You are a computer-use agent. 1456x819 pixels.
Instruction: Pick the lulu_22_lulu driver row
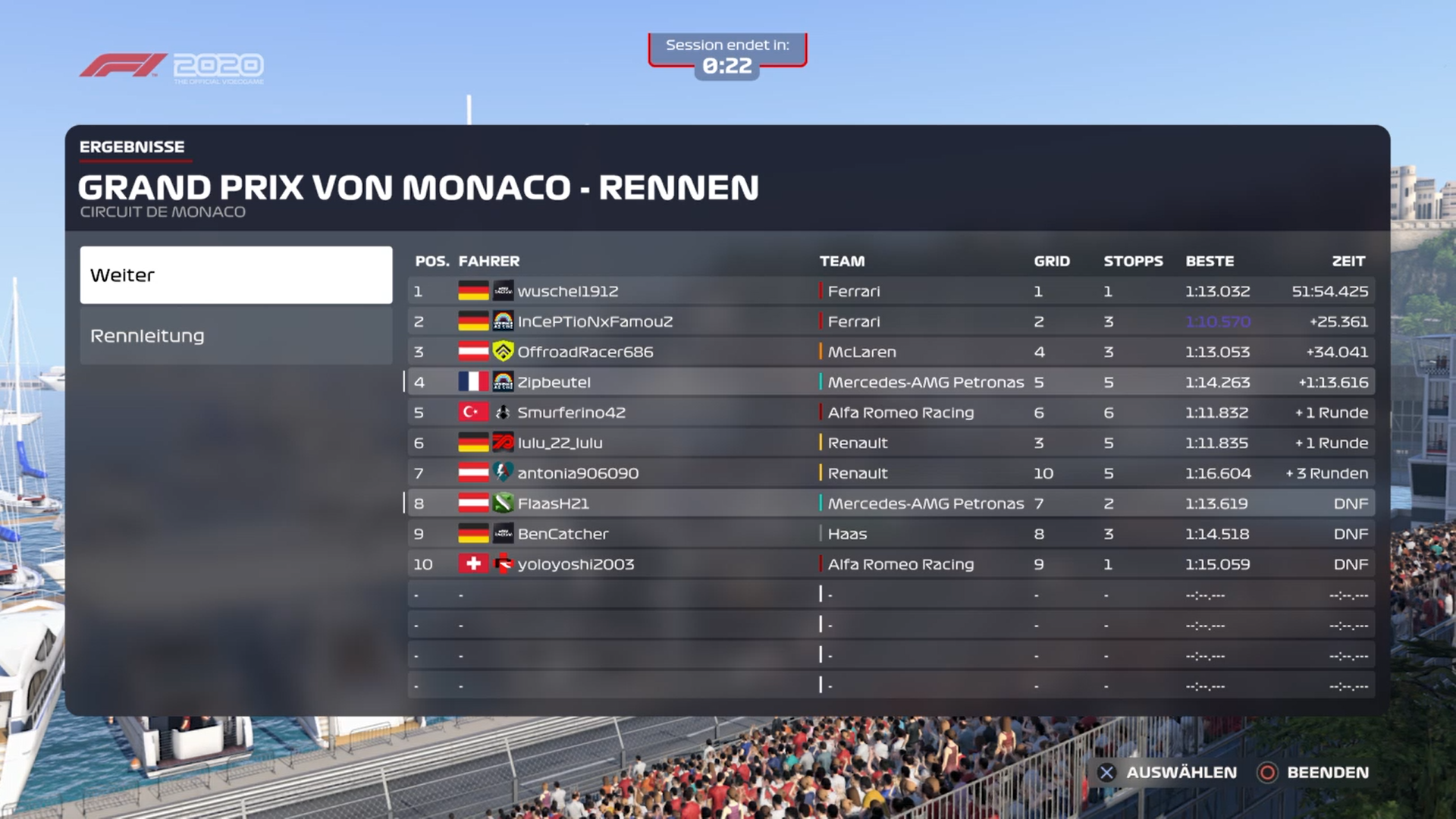(890, 443)
